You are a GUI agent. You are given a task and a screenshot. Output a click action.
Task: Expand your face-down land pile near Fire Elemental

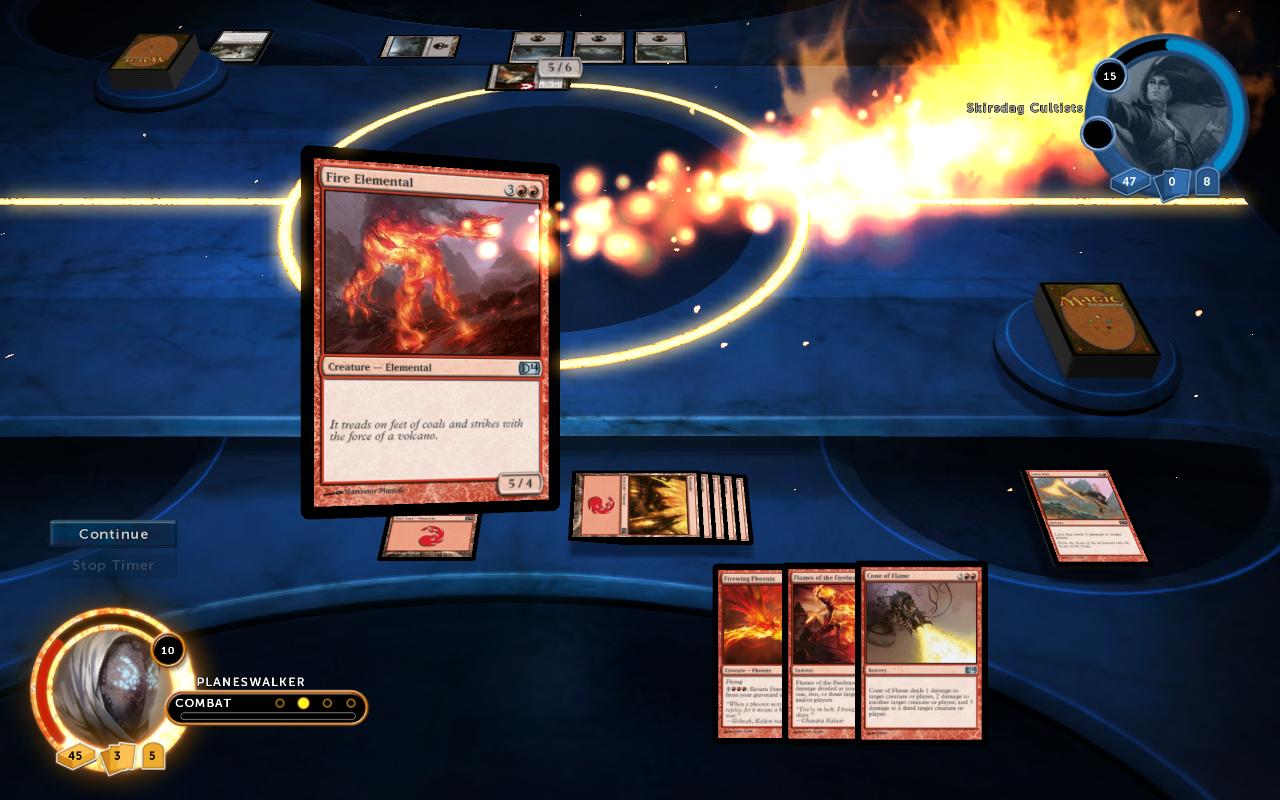[428, 537]
